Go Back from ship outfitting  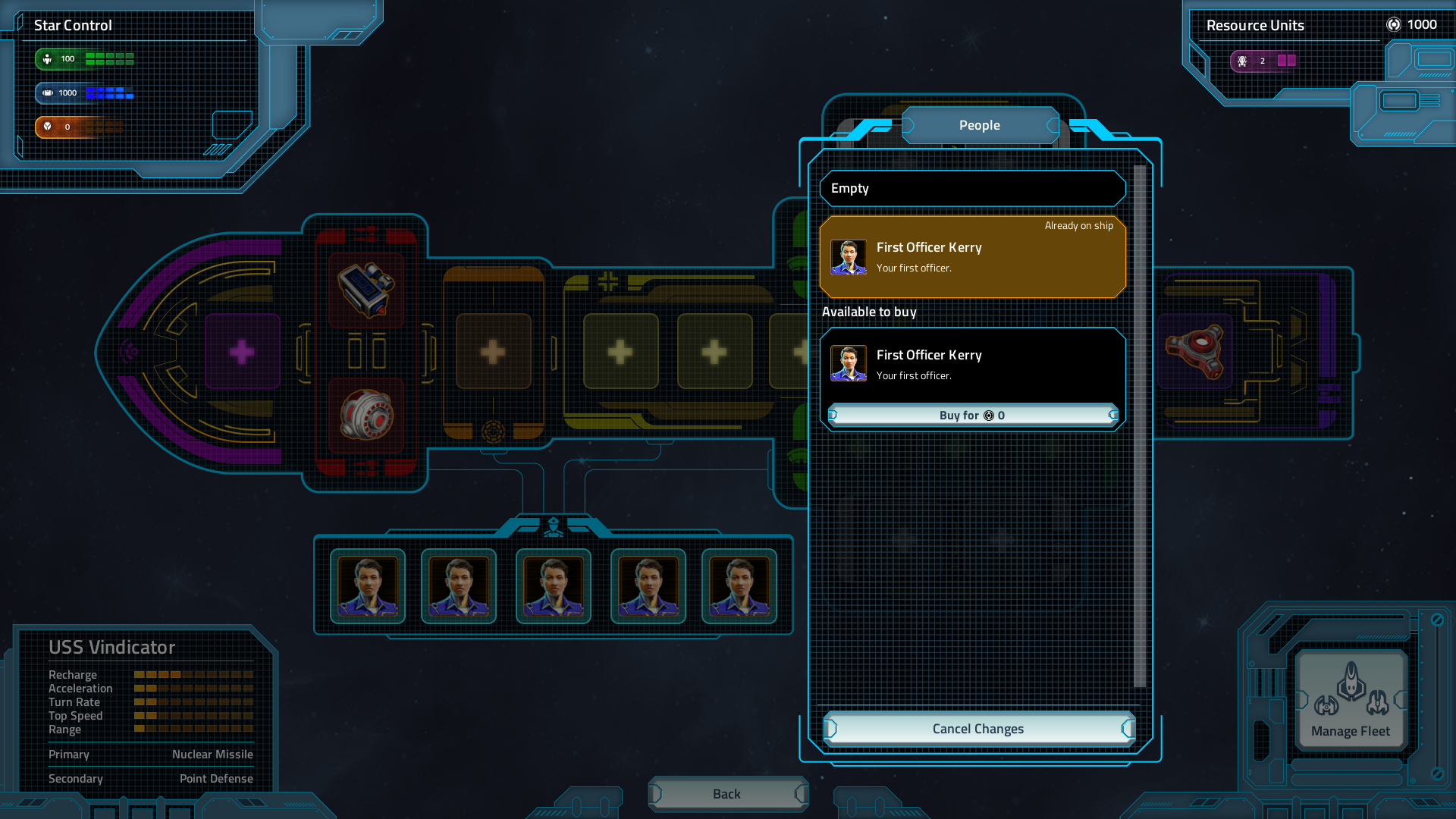coord(727,794)
